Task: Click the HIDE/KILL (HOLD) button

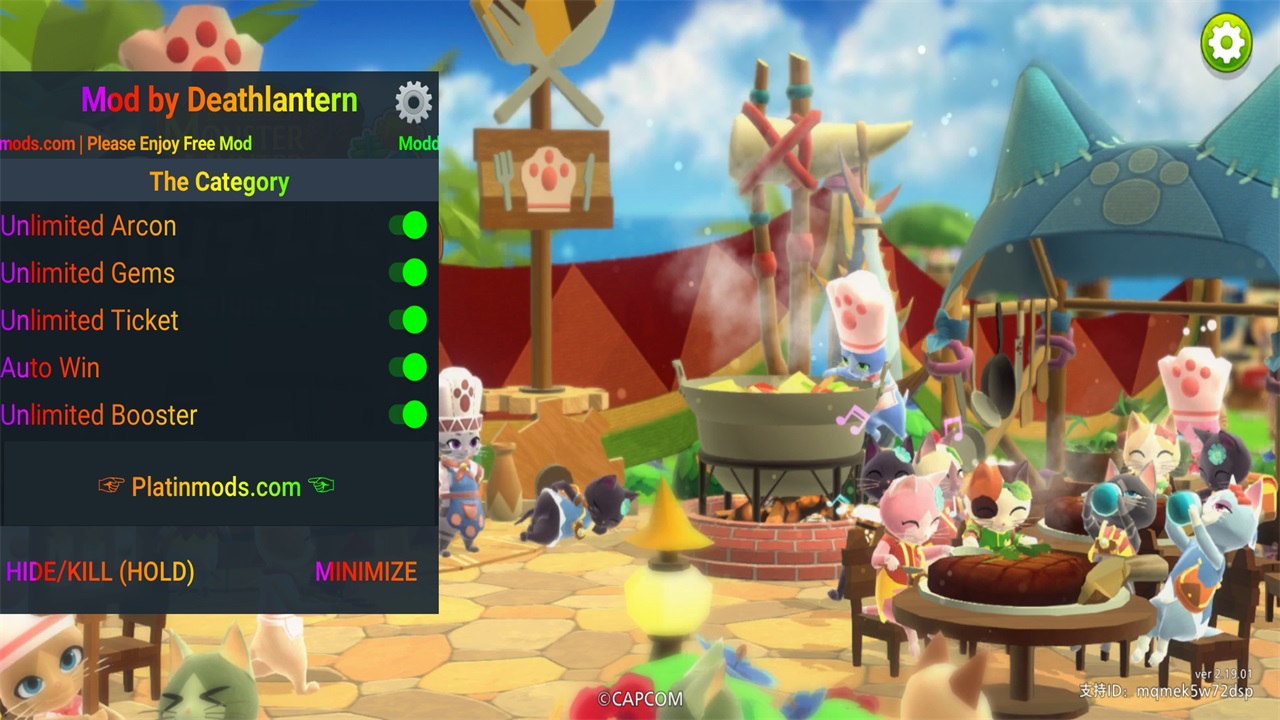Action: (100, 572)
